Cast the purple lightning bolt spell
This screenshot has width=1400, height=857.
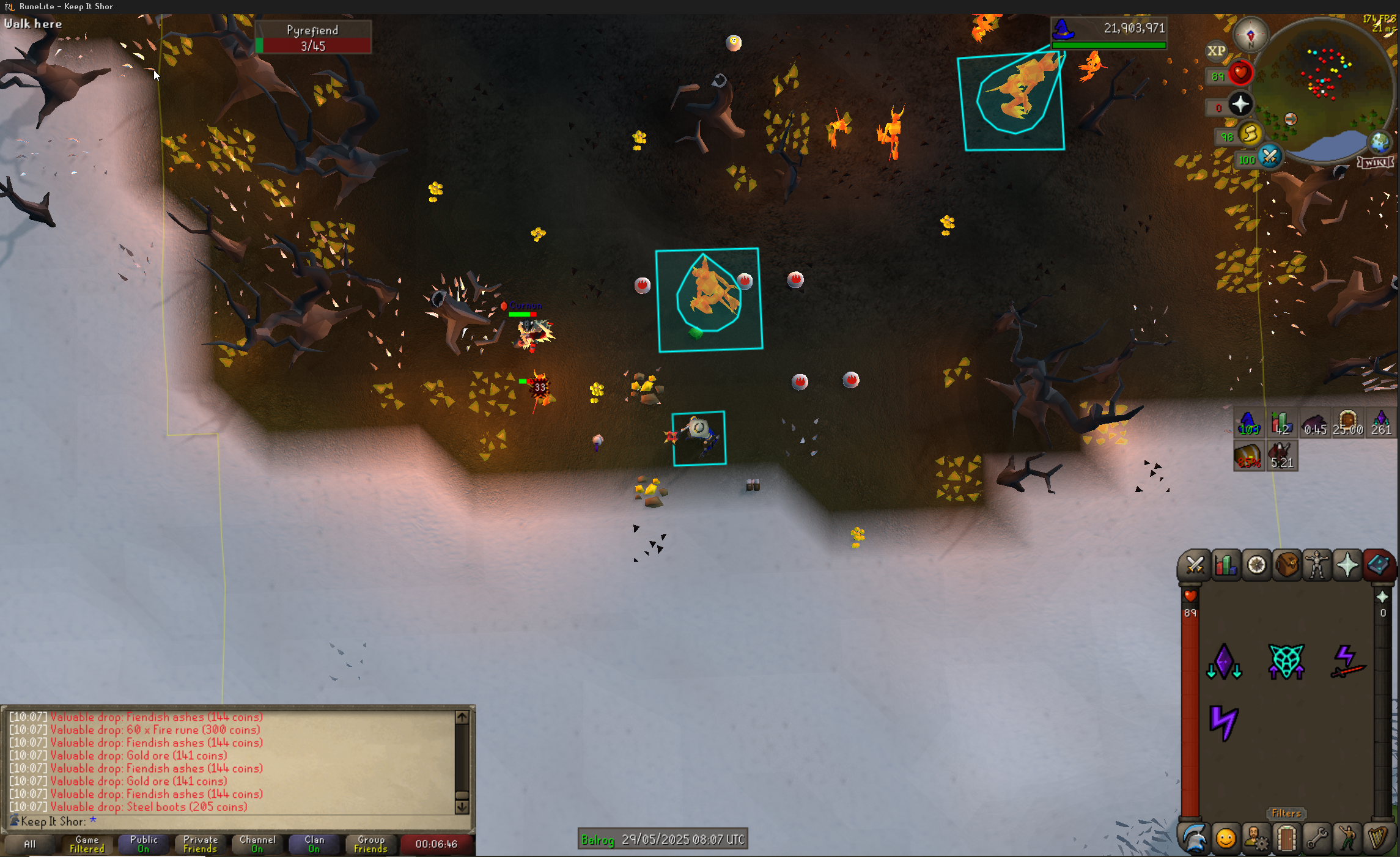(1223, 723)
